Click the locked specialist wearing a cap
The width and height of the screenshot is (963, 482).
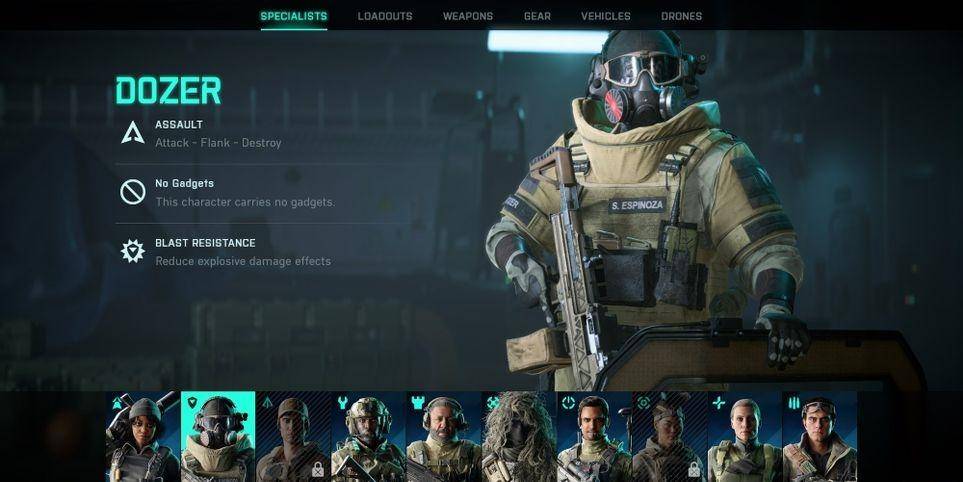coord(293,436)
